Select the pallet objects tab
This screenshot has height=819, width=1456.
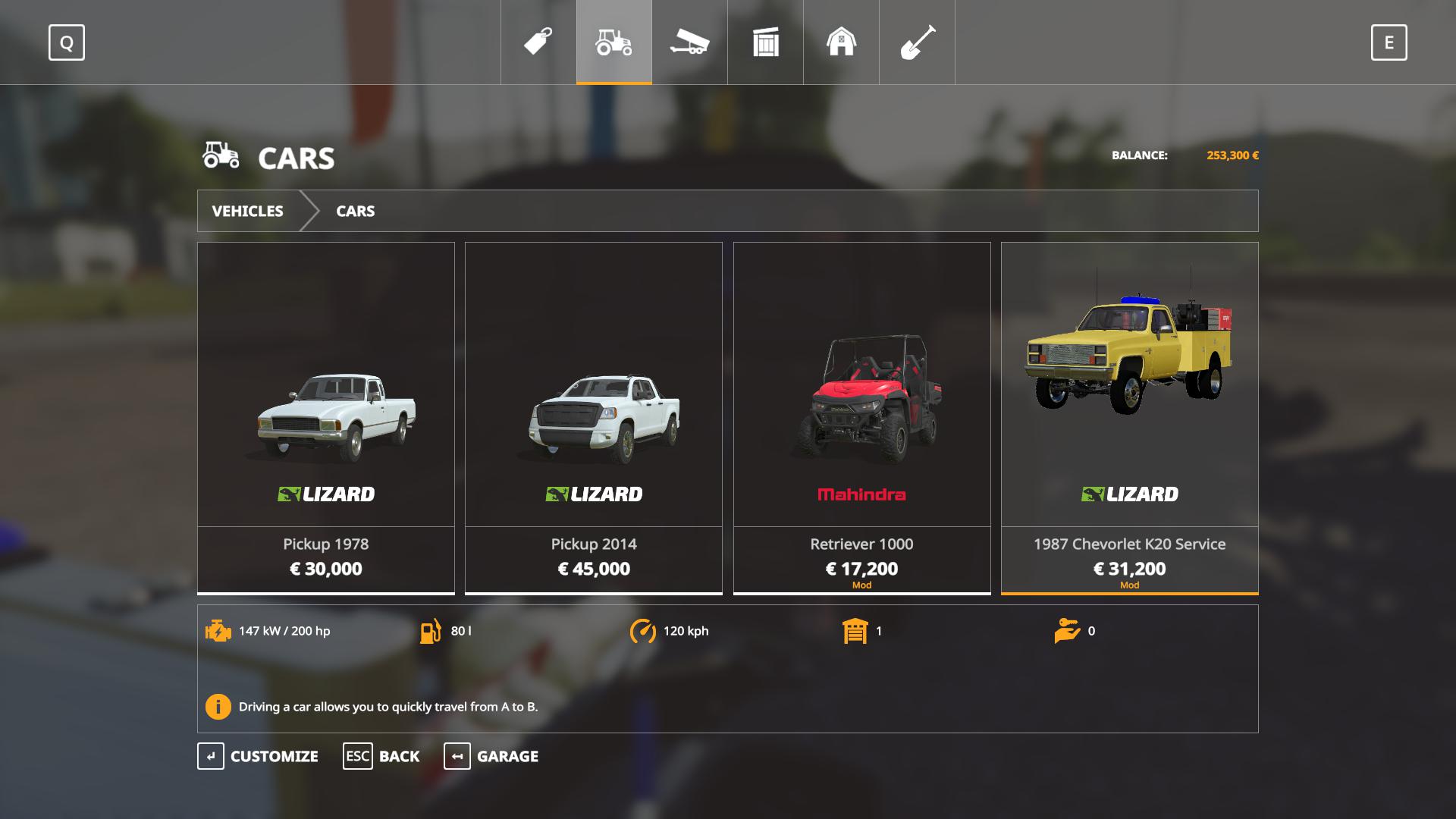click(x=765, y=42)
